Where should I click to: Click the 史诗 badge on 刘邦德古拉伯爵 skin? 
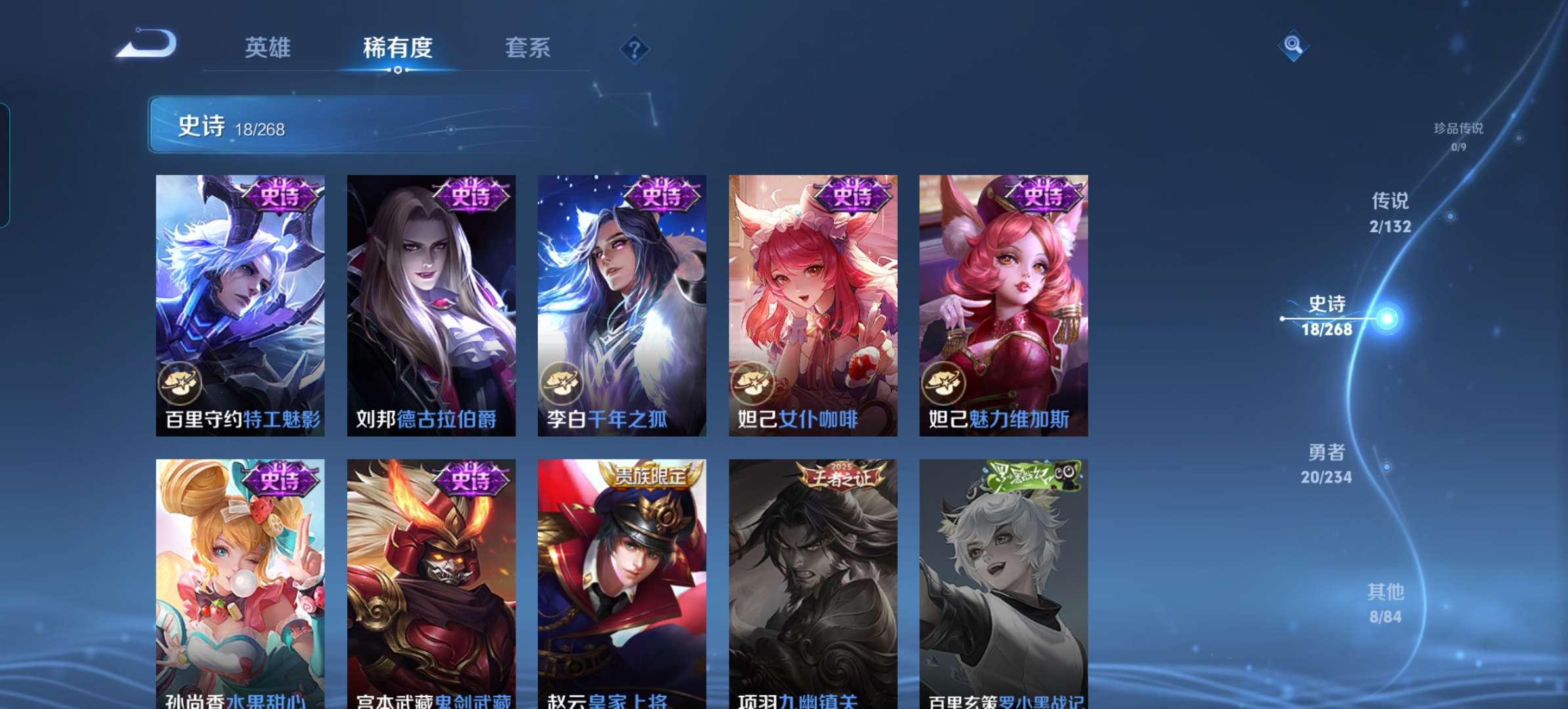click(x=470, y=192)
